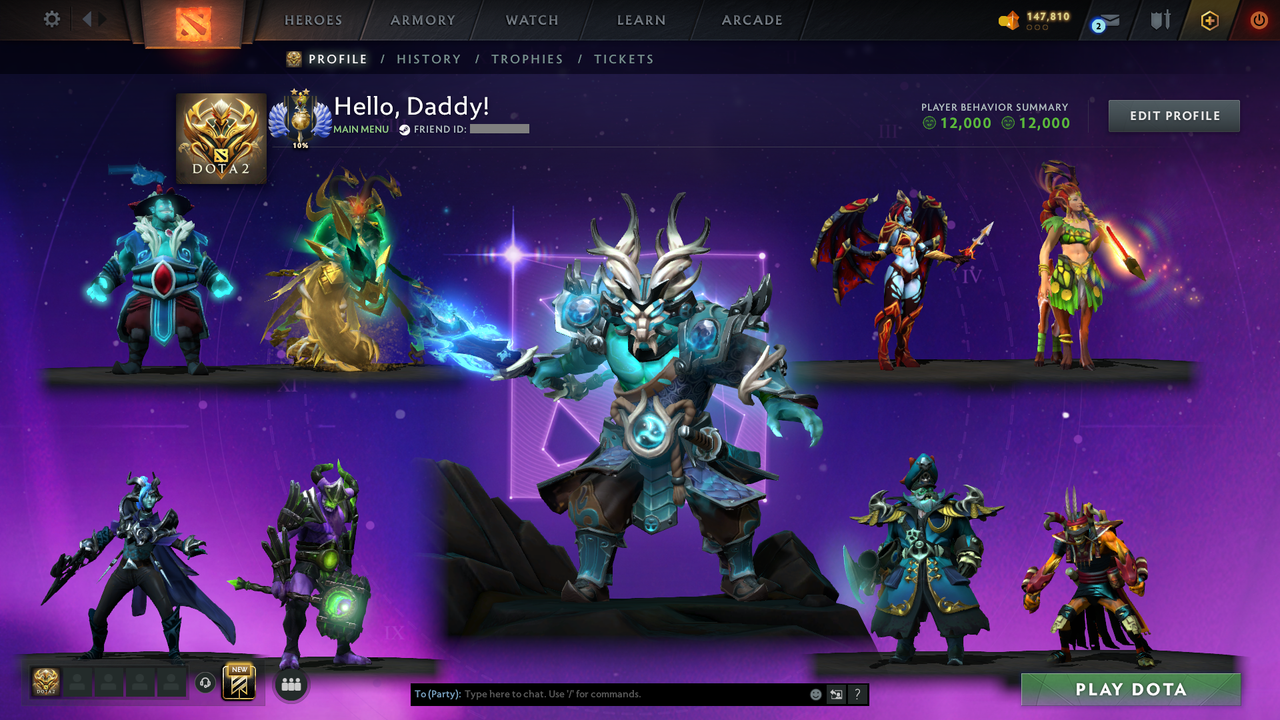Open the ARCADE menu item
1280x720 pixels.
click(x=751, y=20)
